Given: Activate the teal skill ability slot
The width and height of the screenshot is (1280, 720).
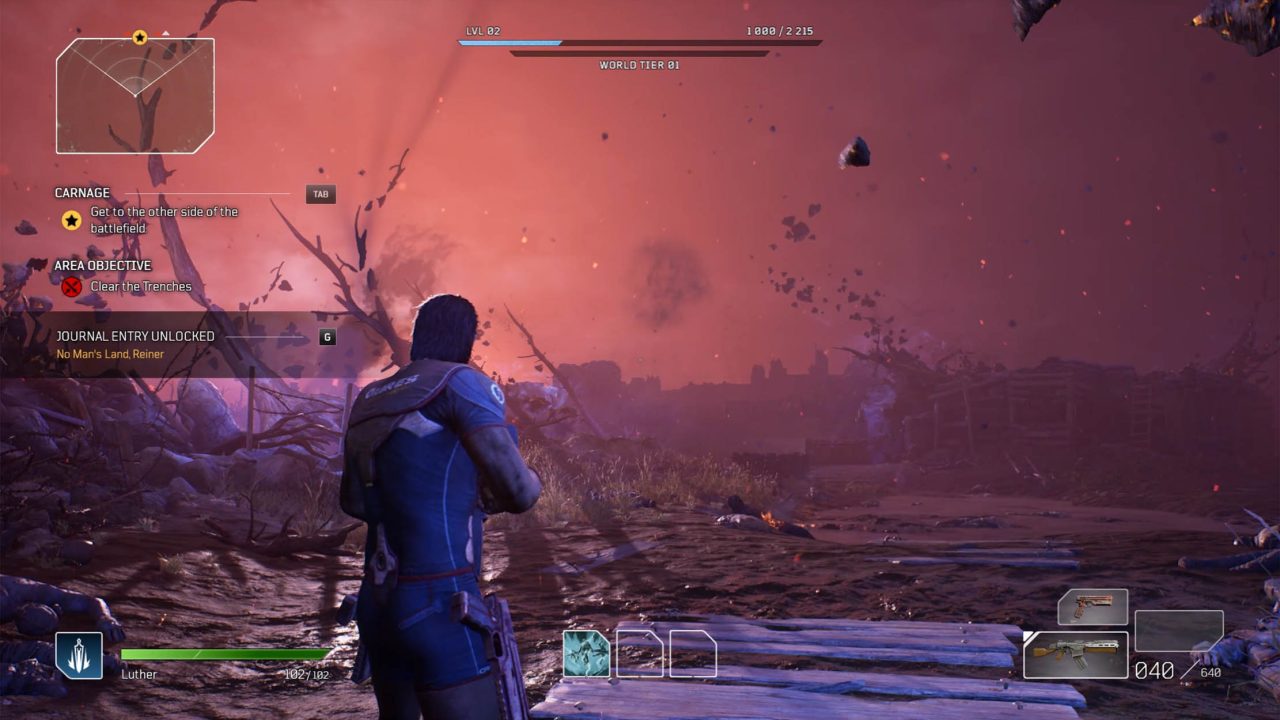Looking at the screenshot, I should click(586, 654).
